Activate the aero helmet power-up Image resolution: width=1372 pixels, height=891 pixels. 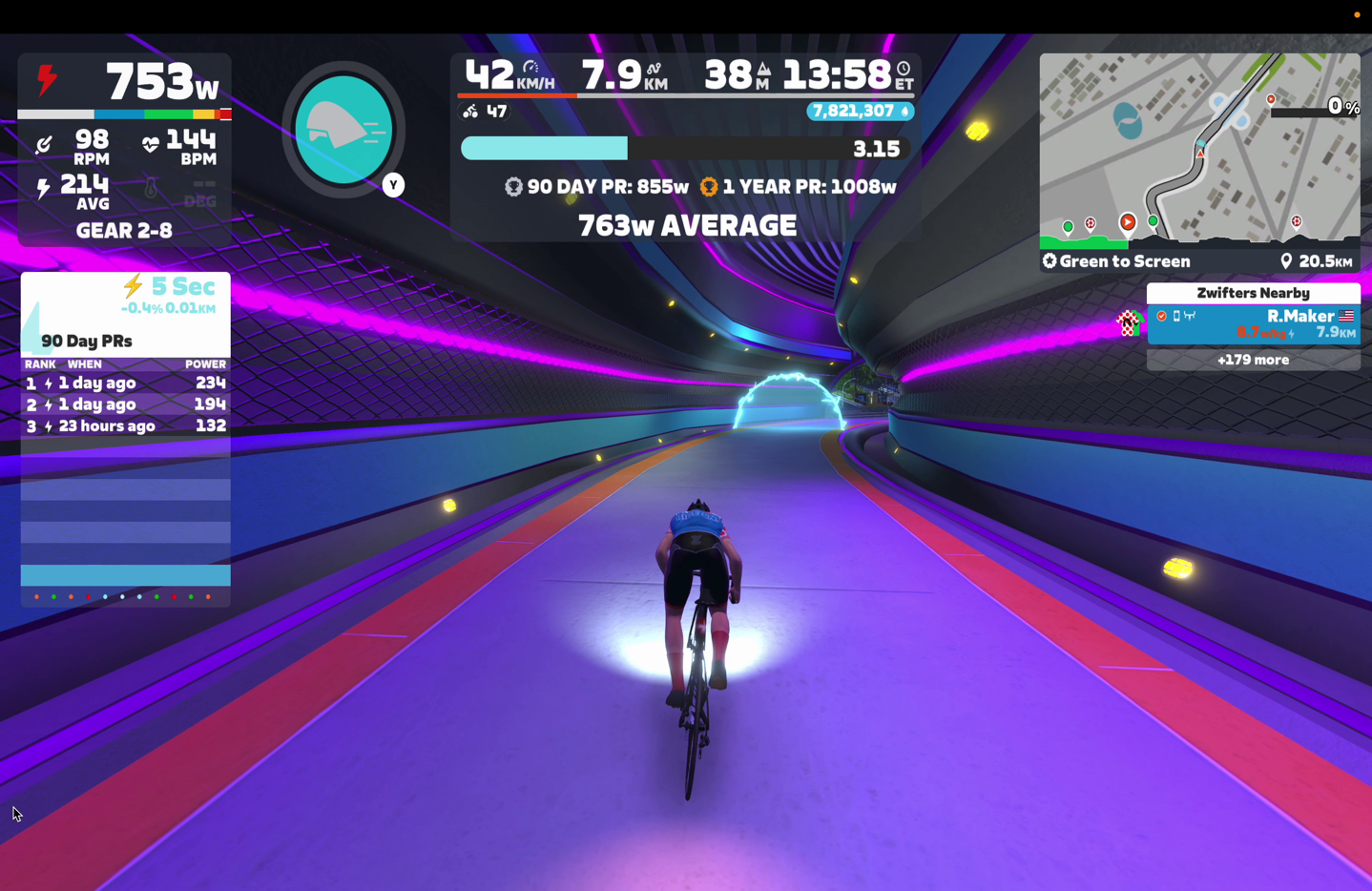(x=343, y=130)
